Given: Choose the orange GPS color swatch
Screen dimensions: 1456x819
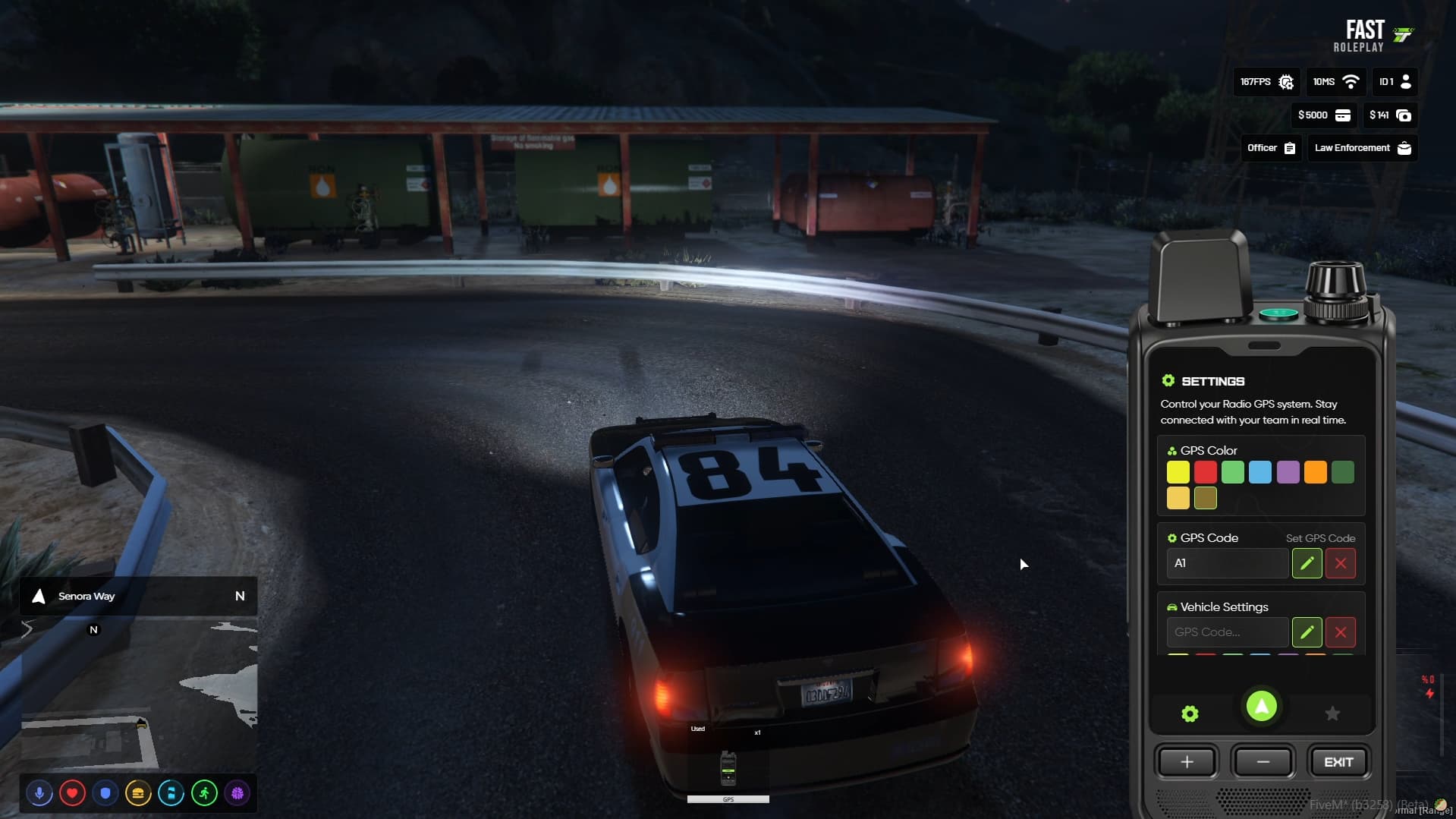Looking at the screenshot, I should (1315, 472).
